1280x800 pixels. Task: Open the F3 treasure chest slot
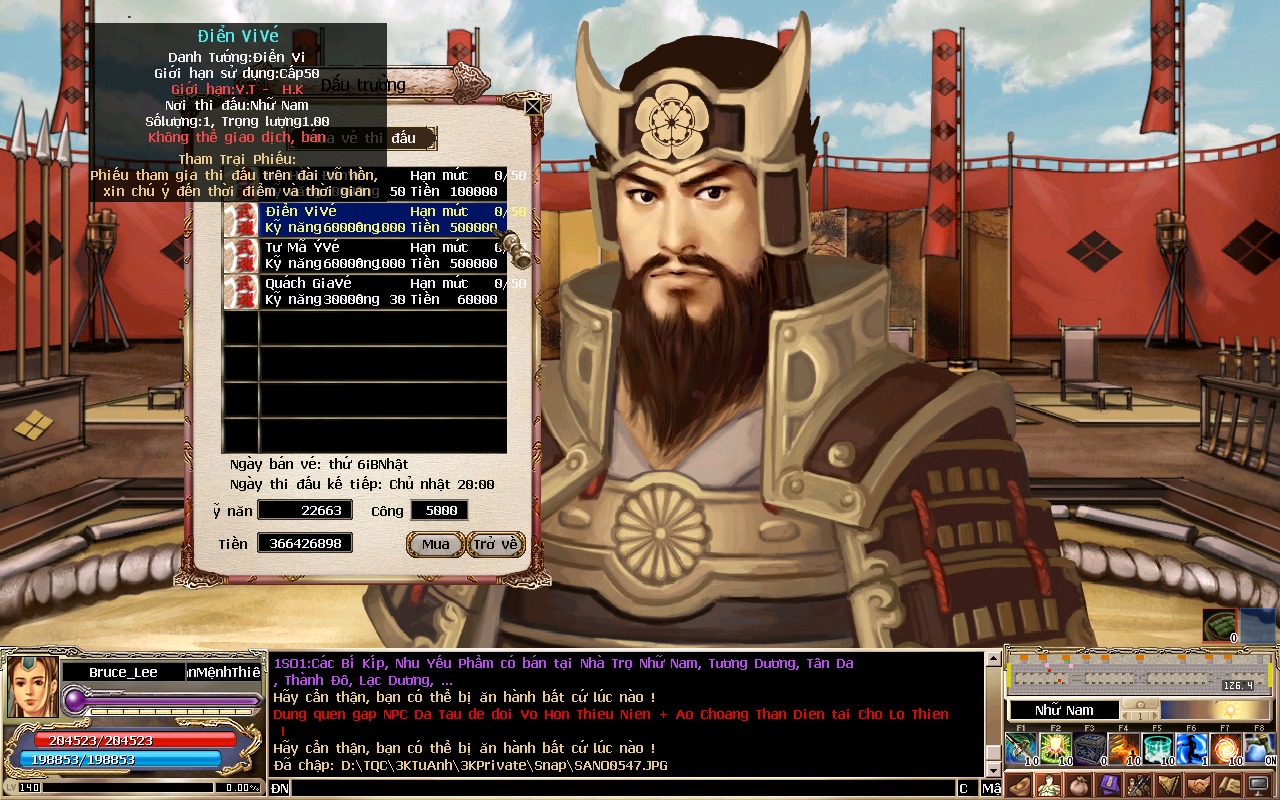[1089, 748]
